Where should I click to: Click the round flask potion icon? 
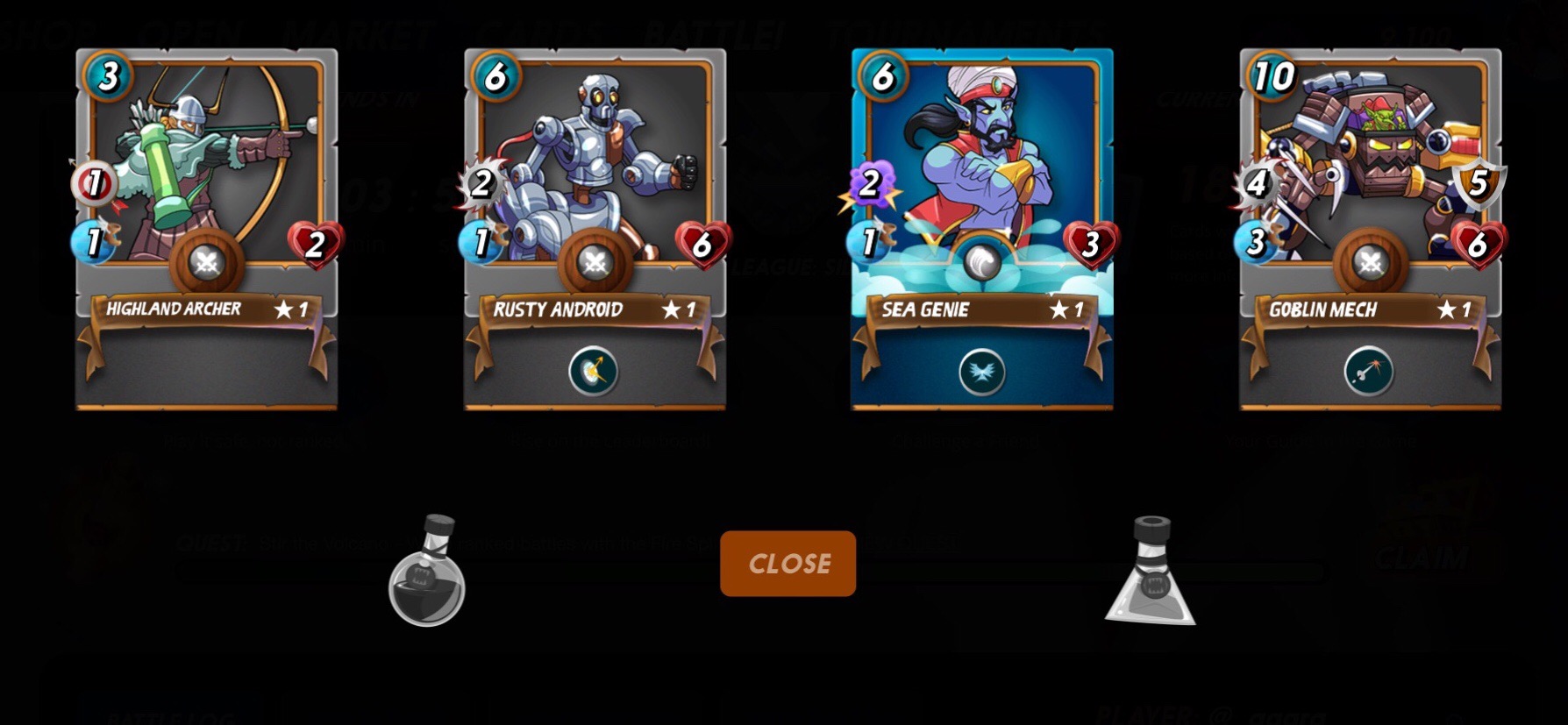[x=427, y=572]
